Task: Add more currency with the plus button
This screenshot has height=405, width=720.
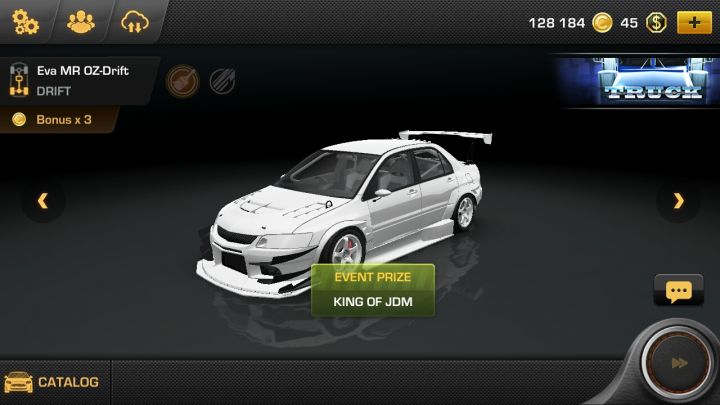Action: point(692,22)
